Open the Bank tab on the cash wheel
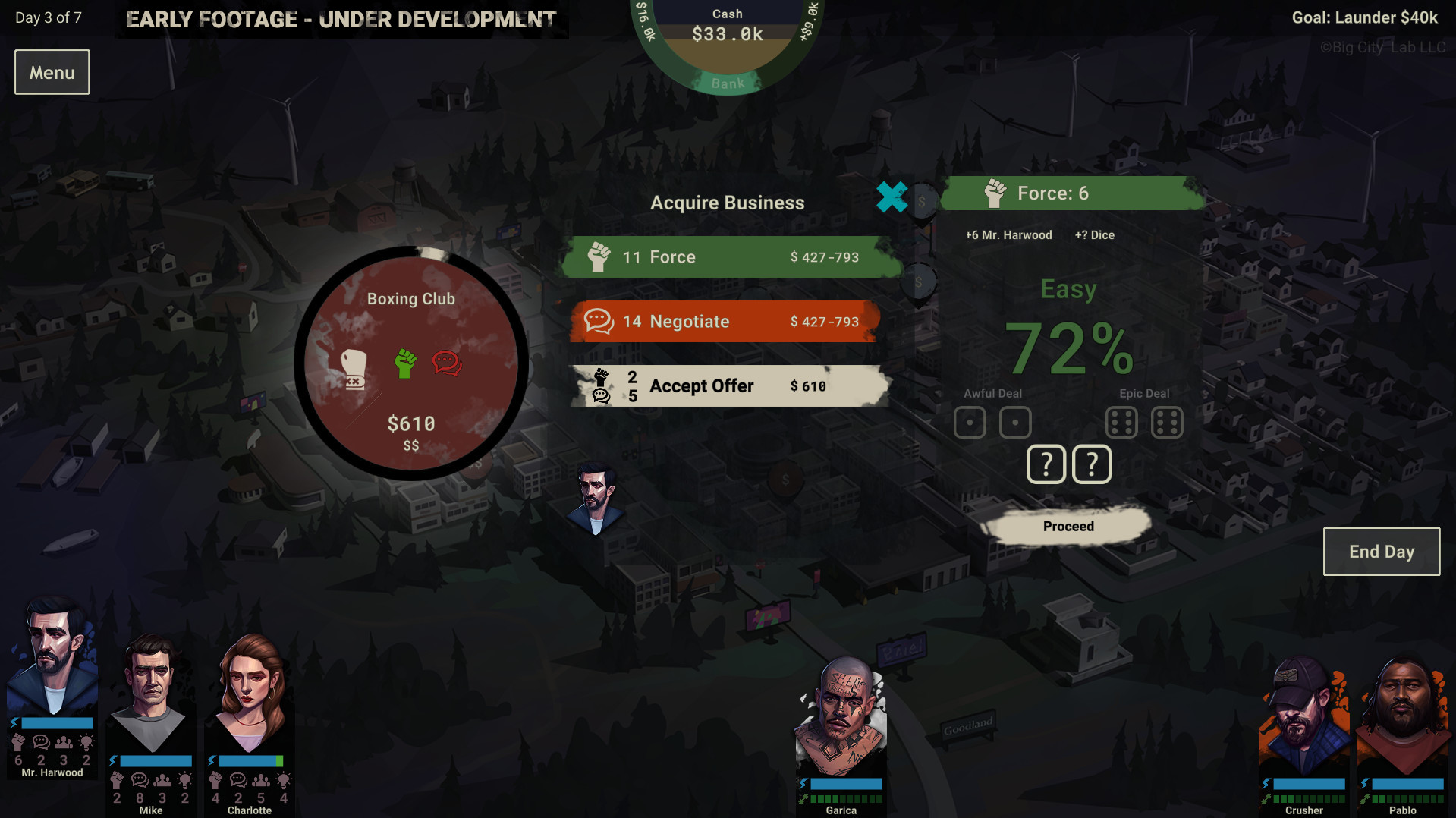The width and height of the screenshot is (1456, 818). [x=726, y=83]
